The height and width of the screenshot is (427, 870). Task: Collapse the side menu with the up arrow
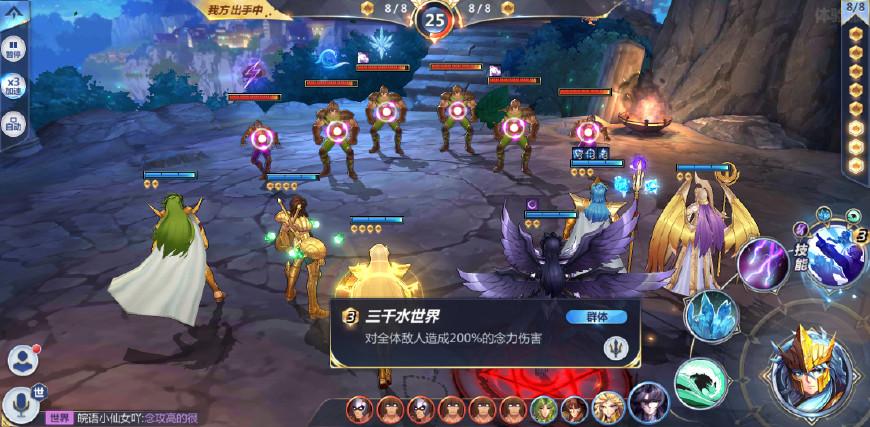click(14, 13)
